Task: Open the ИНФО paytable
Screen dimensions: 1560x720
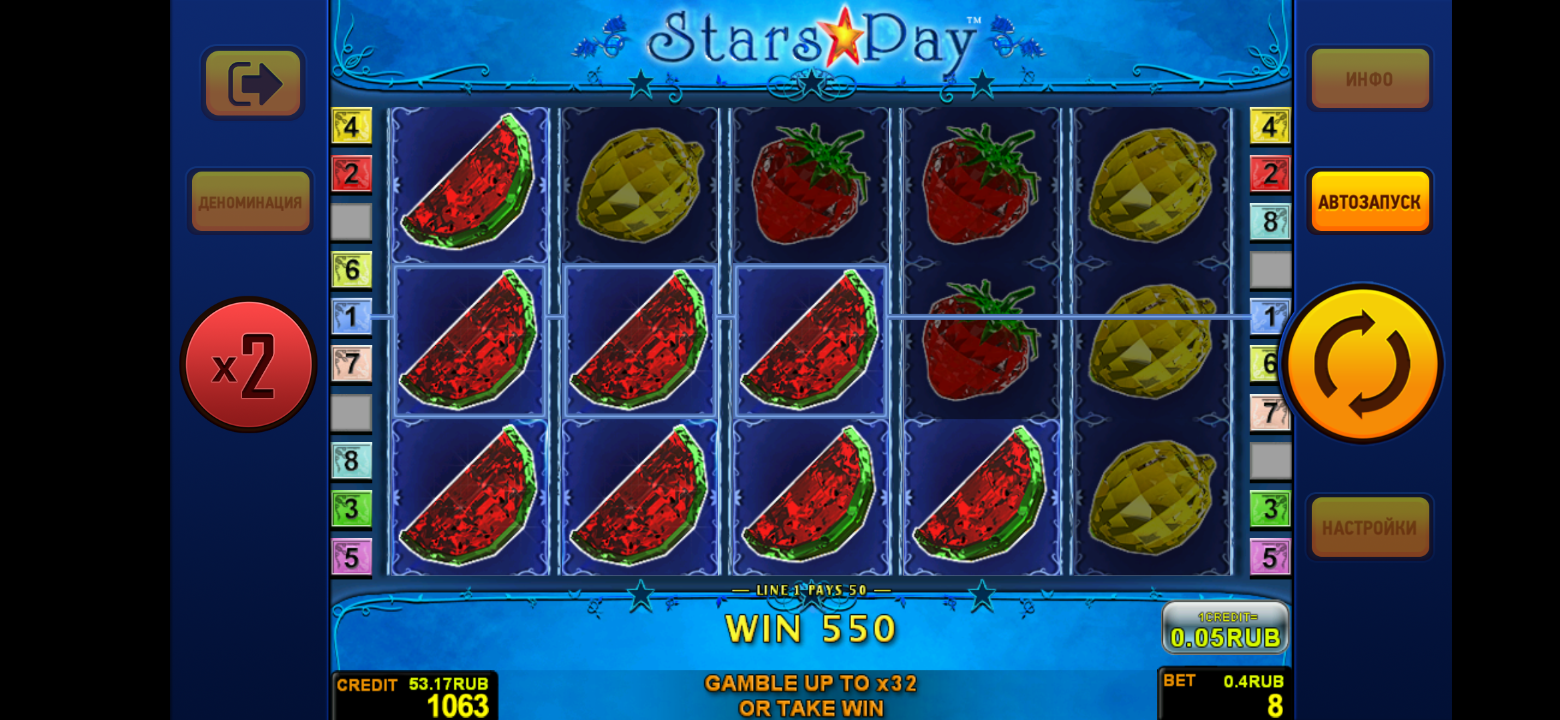Action: 1369,79
